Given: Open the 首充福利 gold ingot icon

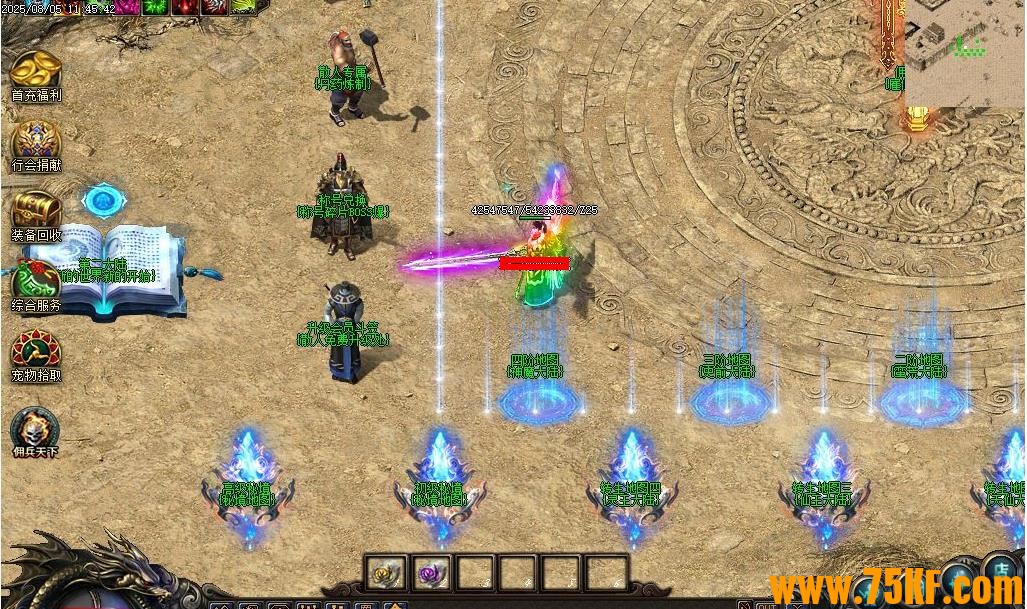Looking at the screenshot, I should pyautogui.click(x=36, y=71).
